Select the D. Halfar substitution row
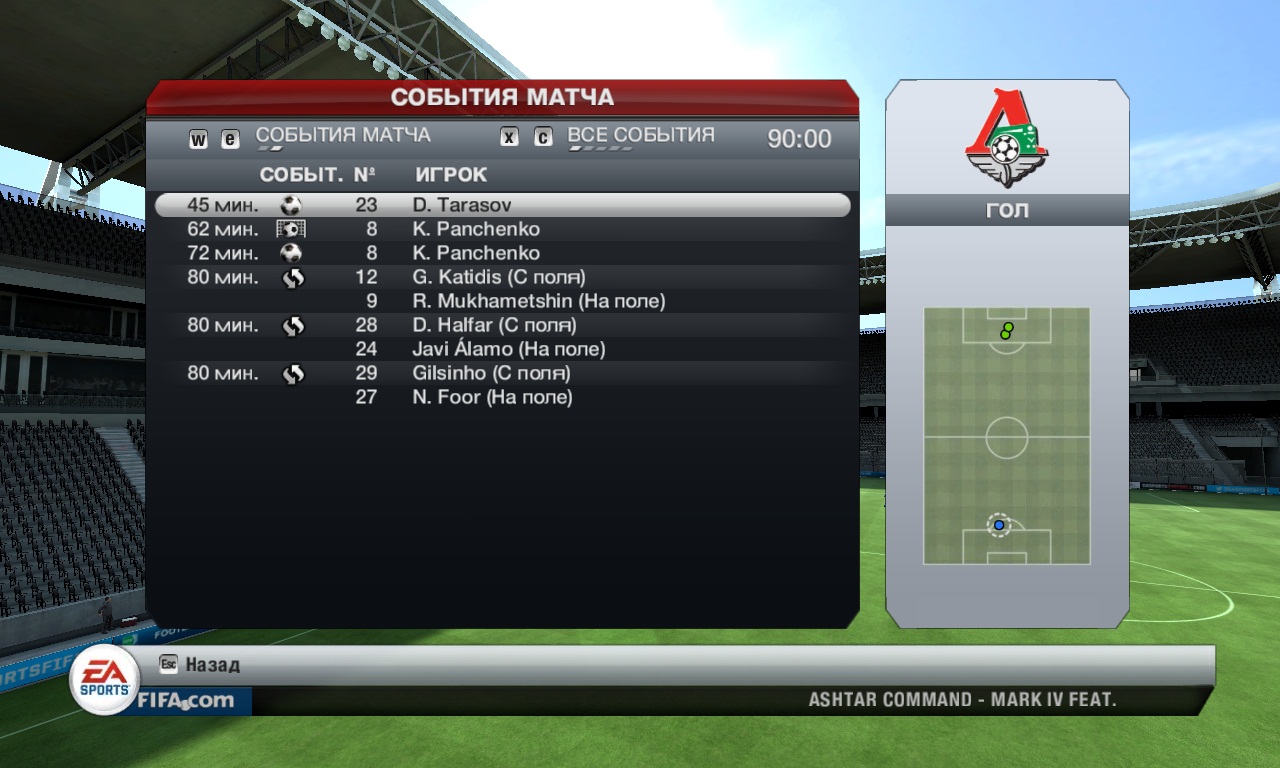Image resolution: width=1280 pixels, height=768 pixels. point(502,325)
